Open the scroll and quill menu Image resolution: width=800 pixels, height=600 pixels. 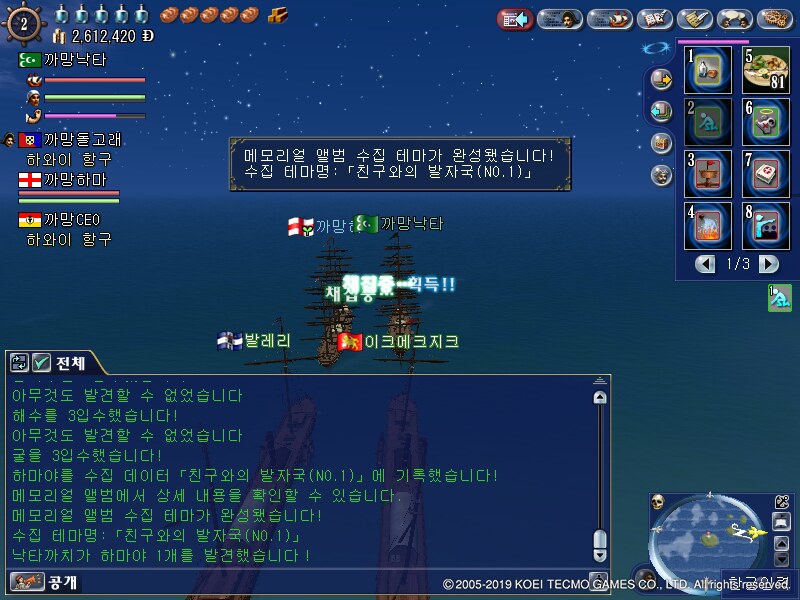pyautogui.click(x=694, y=19)
